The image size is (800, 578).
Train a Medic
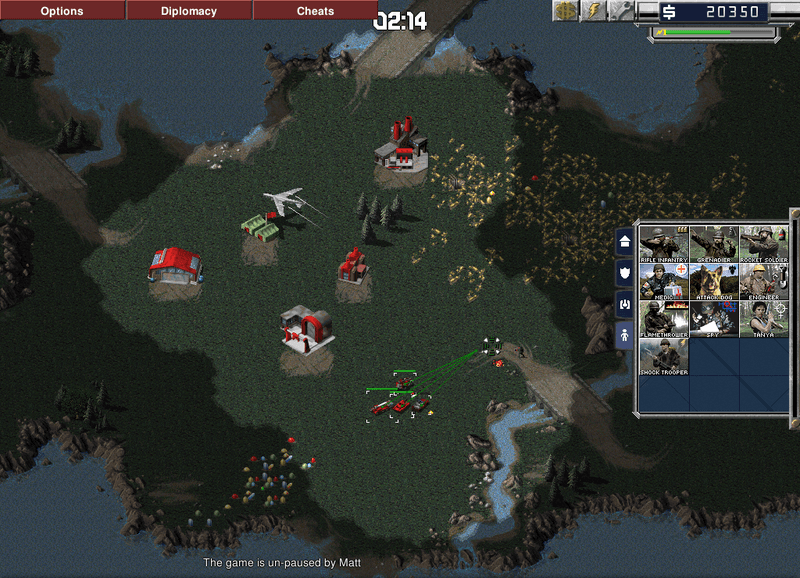coord(664,282)
